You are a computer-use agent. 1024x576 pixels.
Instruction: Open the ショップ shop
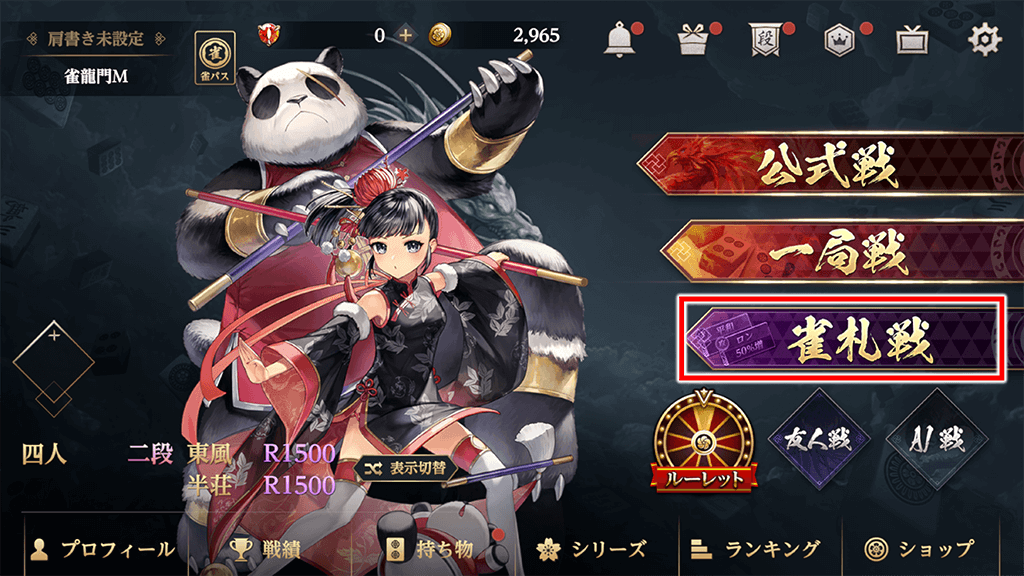coord(920,548)
